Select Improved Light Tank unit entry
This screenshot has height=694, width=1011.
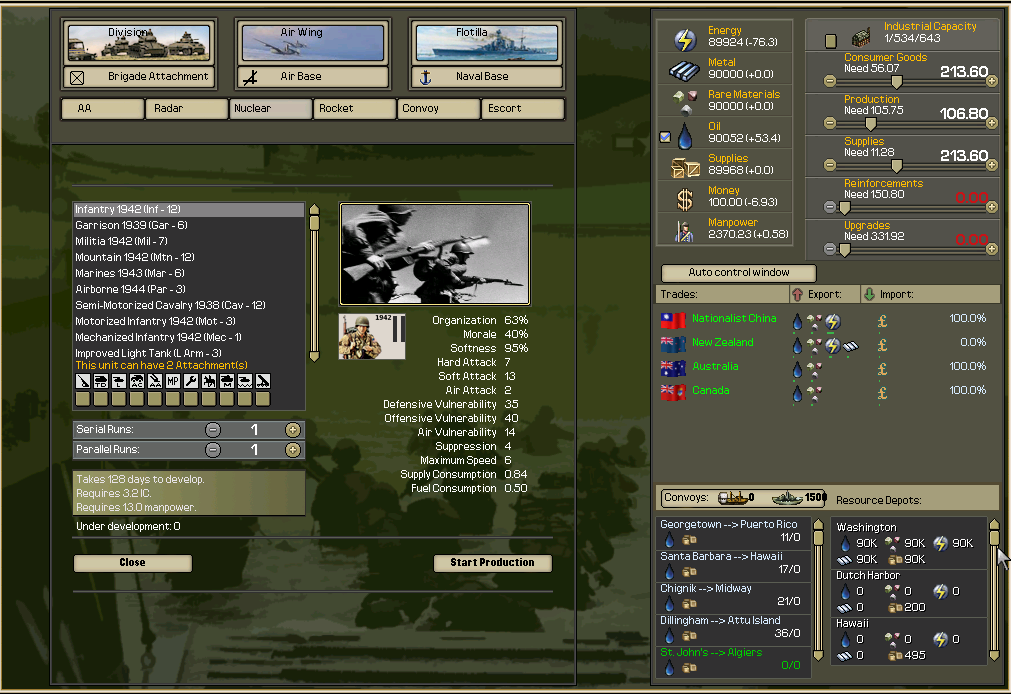(148, 353)
